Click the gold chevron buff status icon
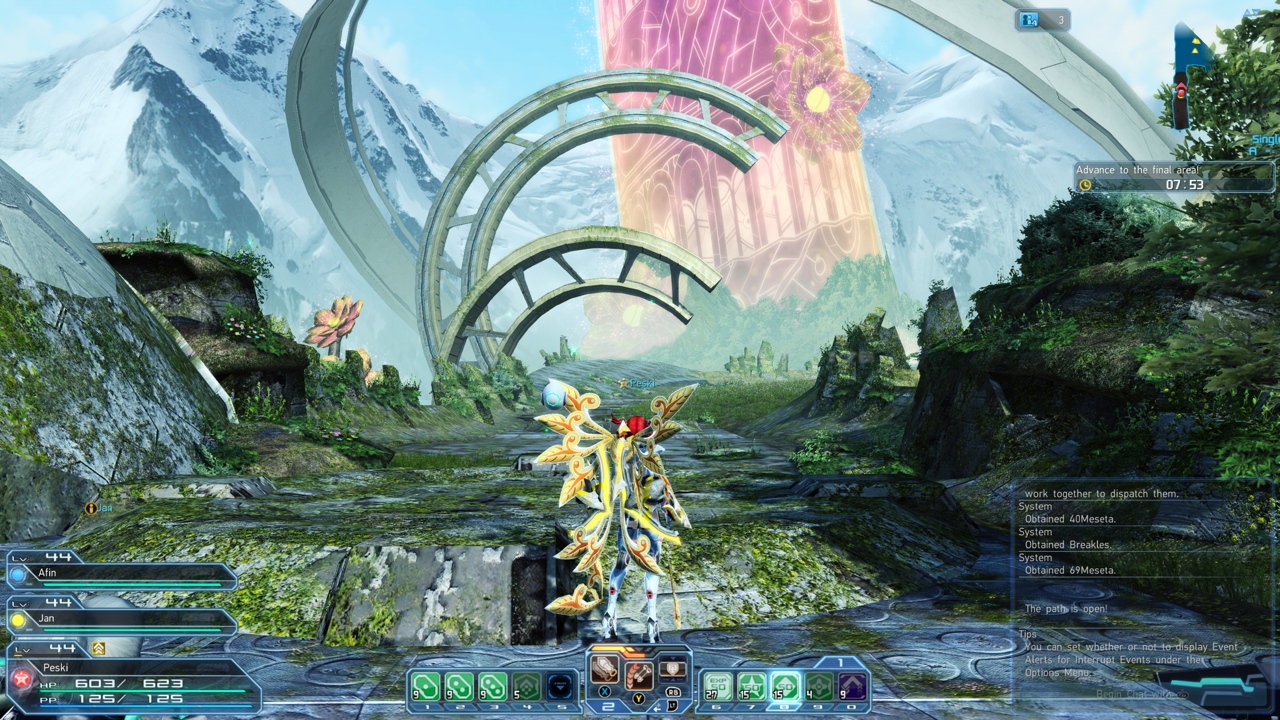Image resolution: width=1280 pixels, height=720 pixels. point(98,648)
